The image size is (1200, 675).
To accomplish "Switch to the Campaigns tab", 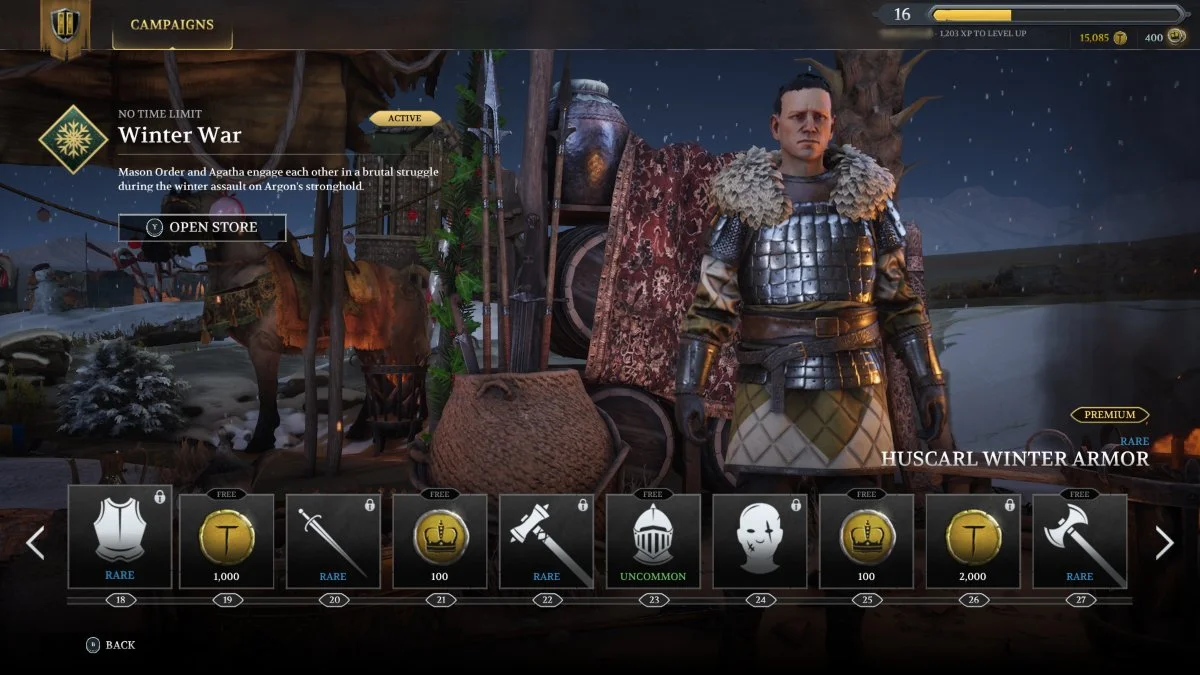I will coord(171,25).
